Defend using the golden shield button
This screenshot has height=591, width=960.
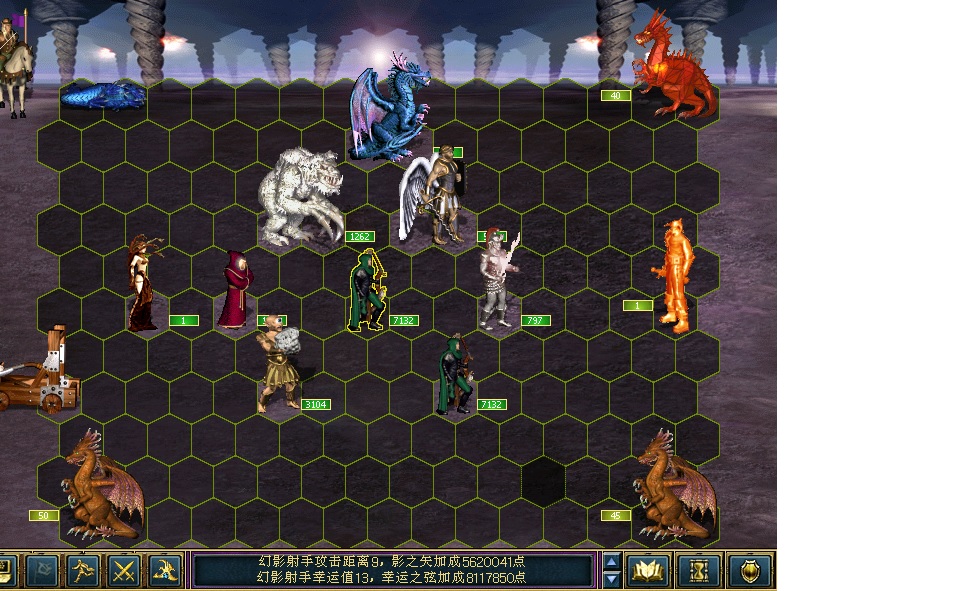[749, 570]
